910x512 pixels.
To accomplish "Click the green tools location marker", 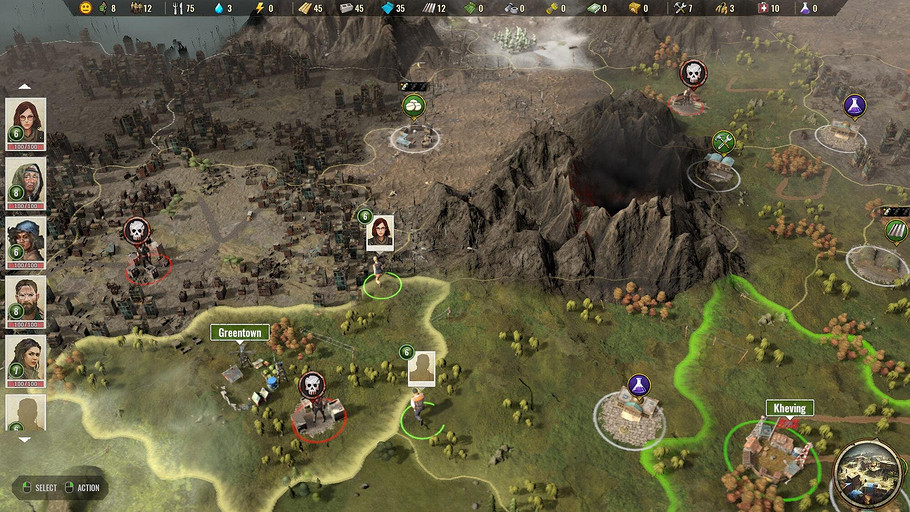I will [x=724, y=142].
